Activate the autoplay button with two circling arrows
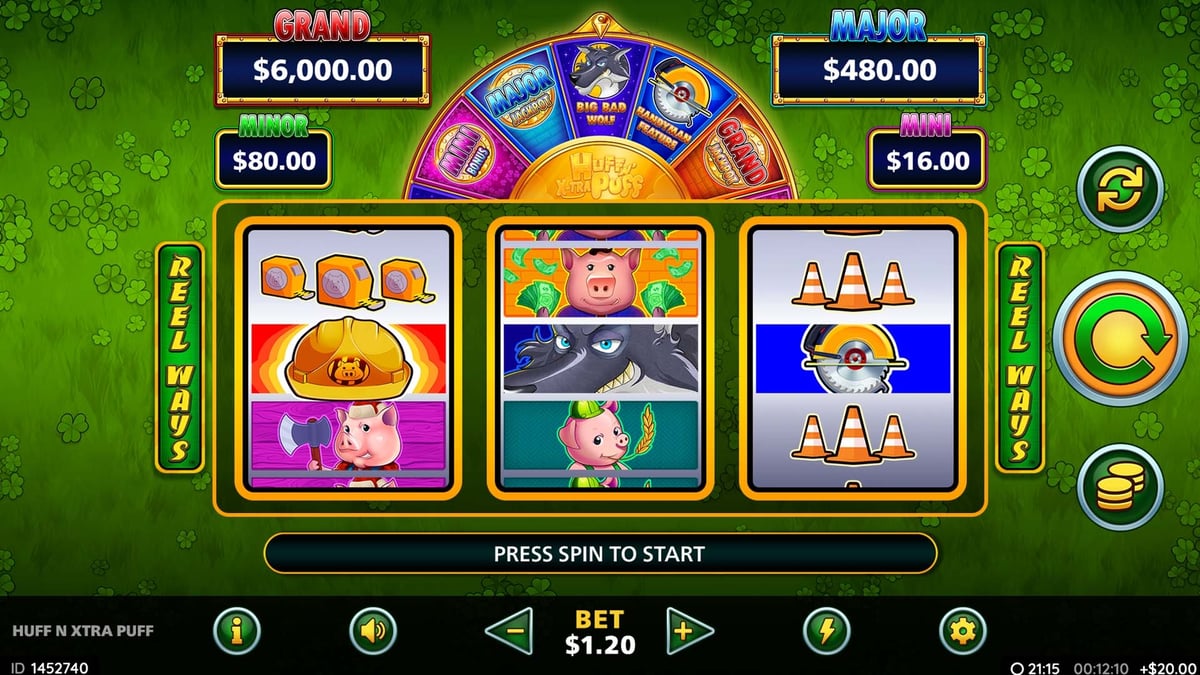 tap(1120, 189)
